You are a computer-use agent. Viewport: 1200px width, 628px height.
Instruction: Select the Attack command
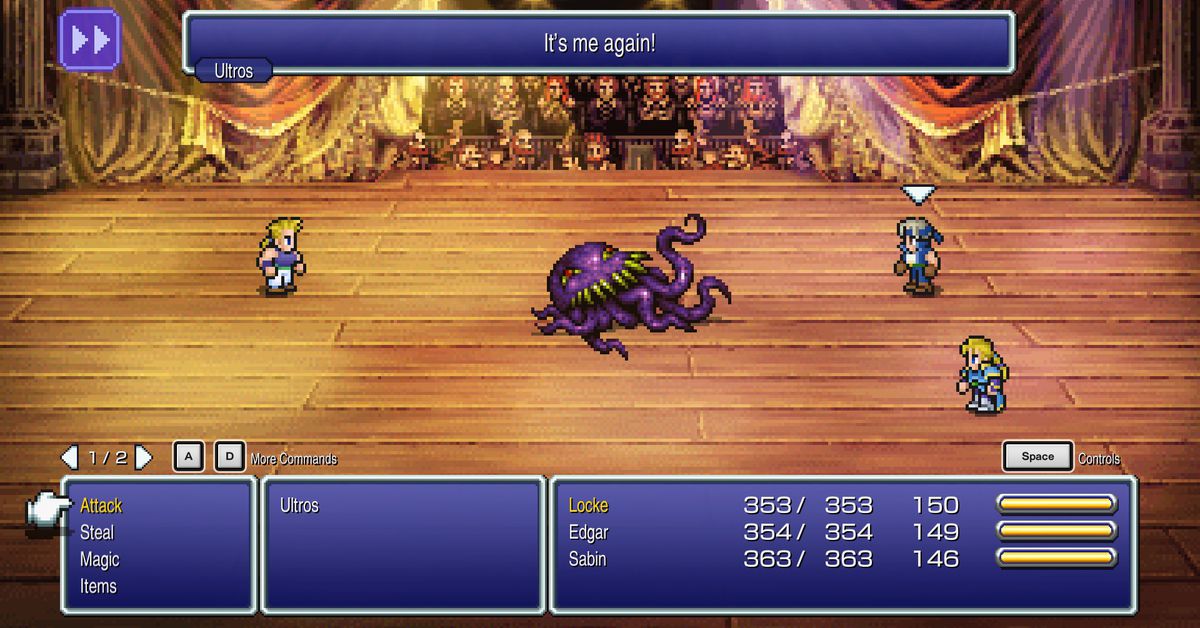pos(101,506)
